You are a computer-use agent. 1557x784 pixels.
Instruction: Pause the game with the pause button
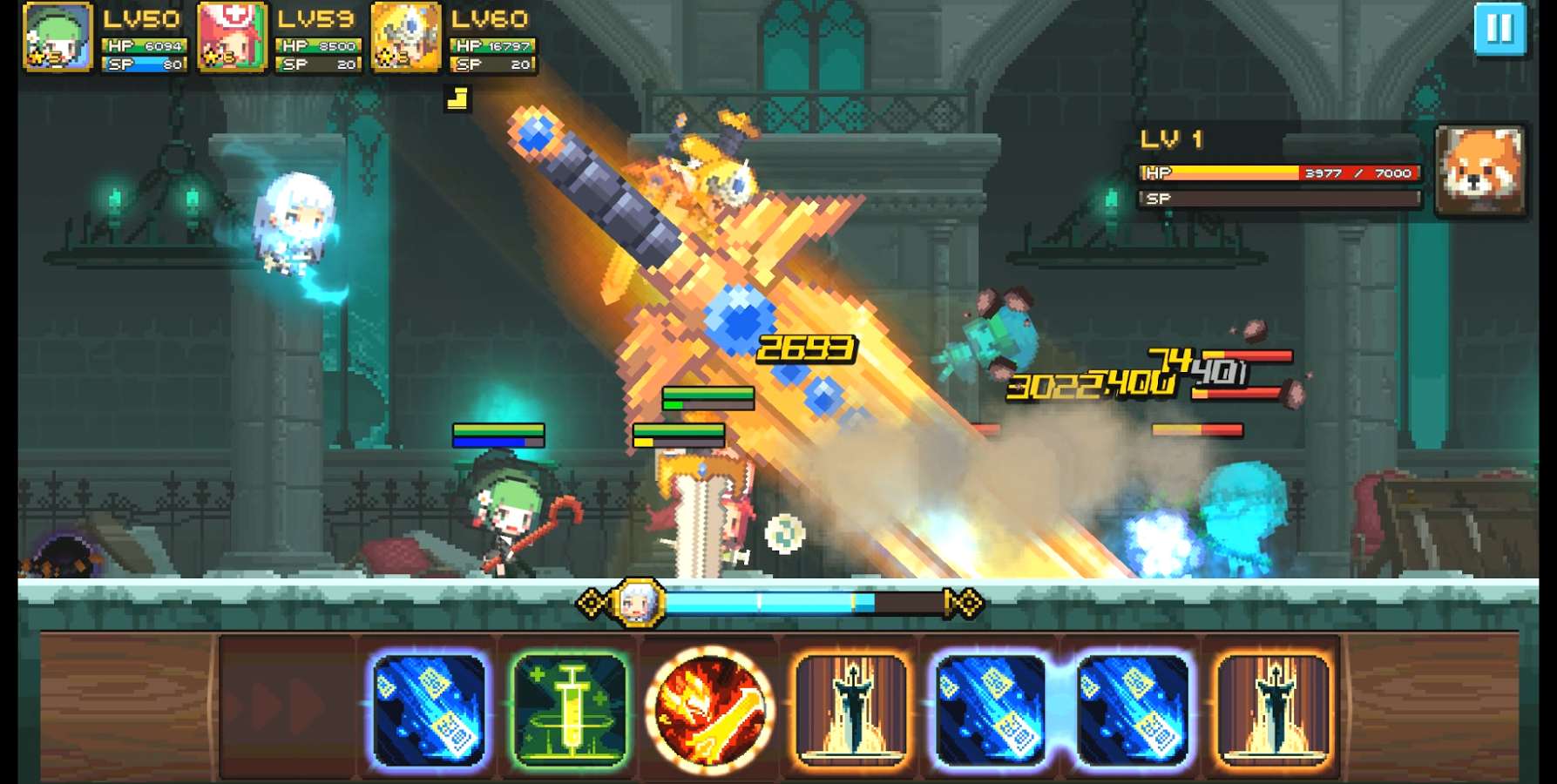tap(1499, 28)
